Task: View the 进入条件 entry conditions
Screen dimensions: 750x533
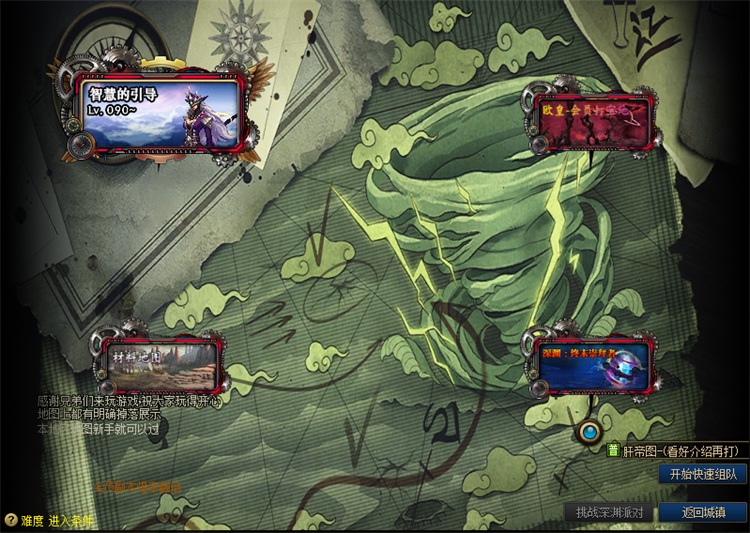Action: (71, 520)
